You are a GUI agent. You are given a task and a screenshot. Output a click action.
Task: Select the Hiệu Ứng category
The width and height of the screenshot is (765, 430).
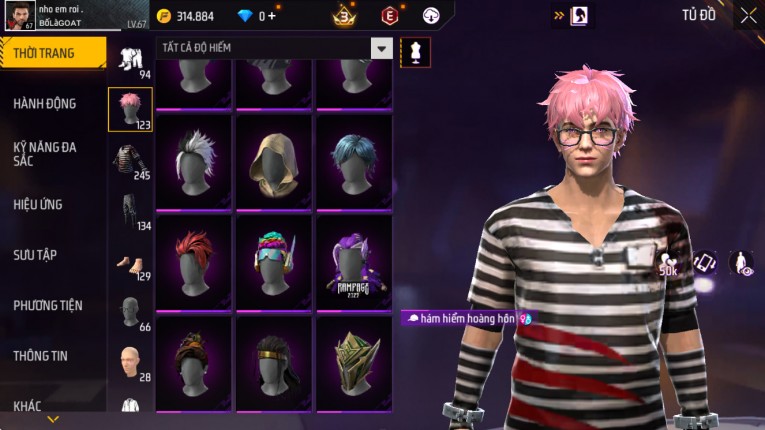[38, 204]
